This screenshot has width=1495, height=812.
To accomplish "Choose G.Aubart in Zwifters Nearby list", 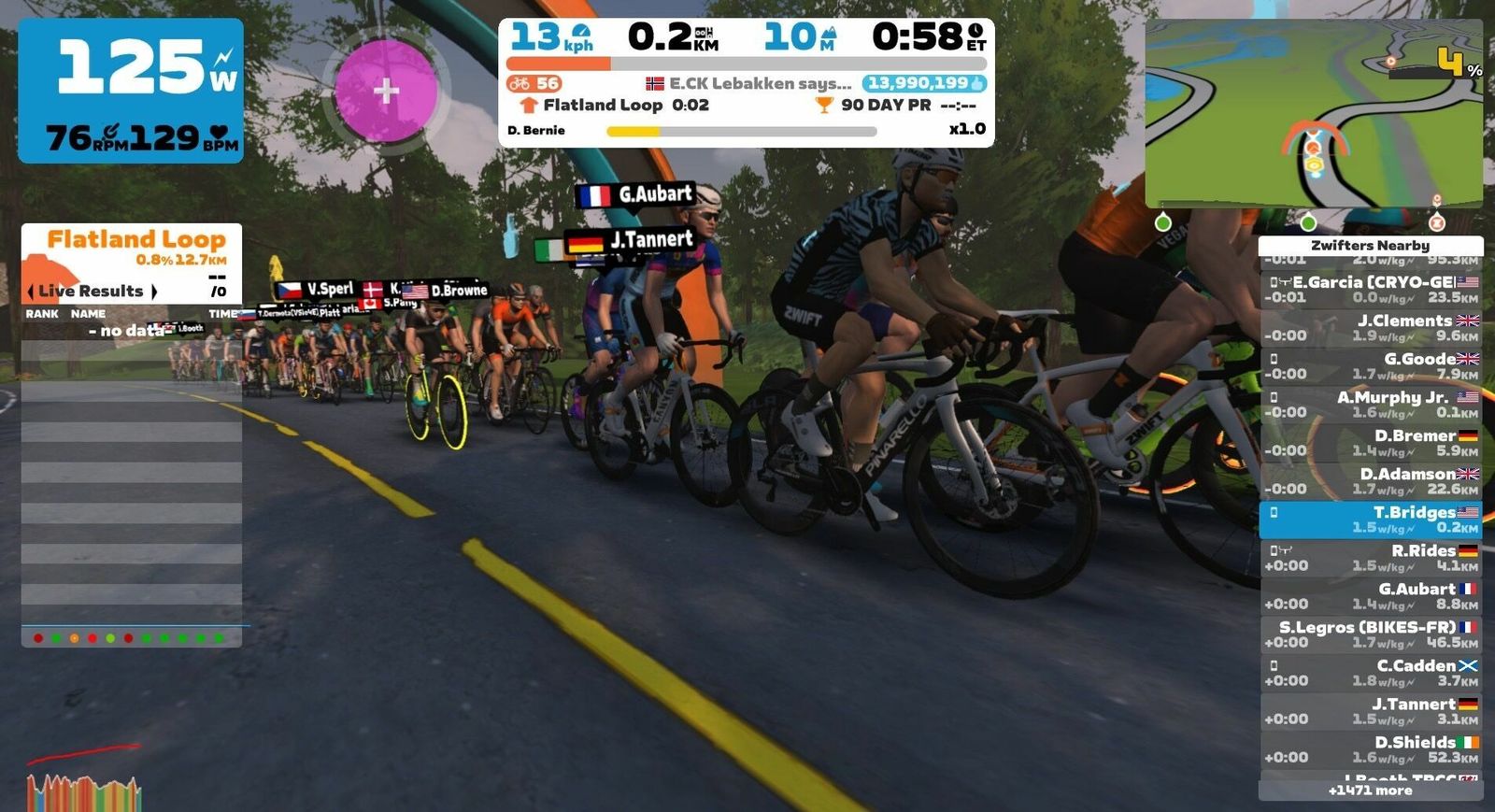I will [x=1370, y=596].
